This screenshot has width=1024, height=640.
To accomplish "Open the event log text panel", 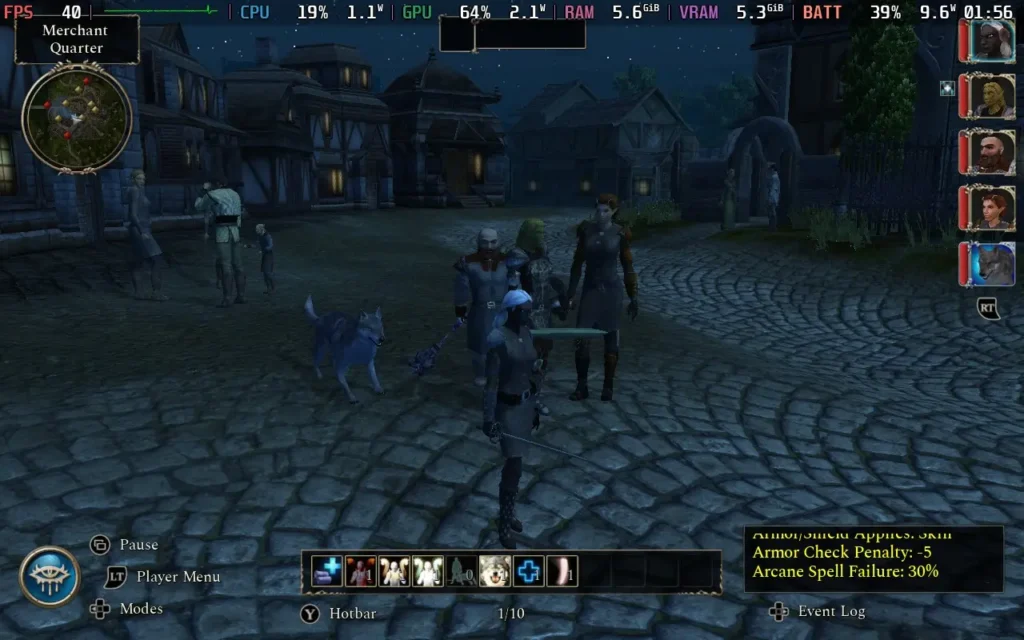I will [873, 559].
